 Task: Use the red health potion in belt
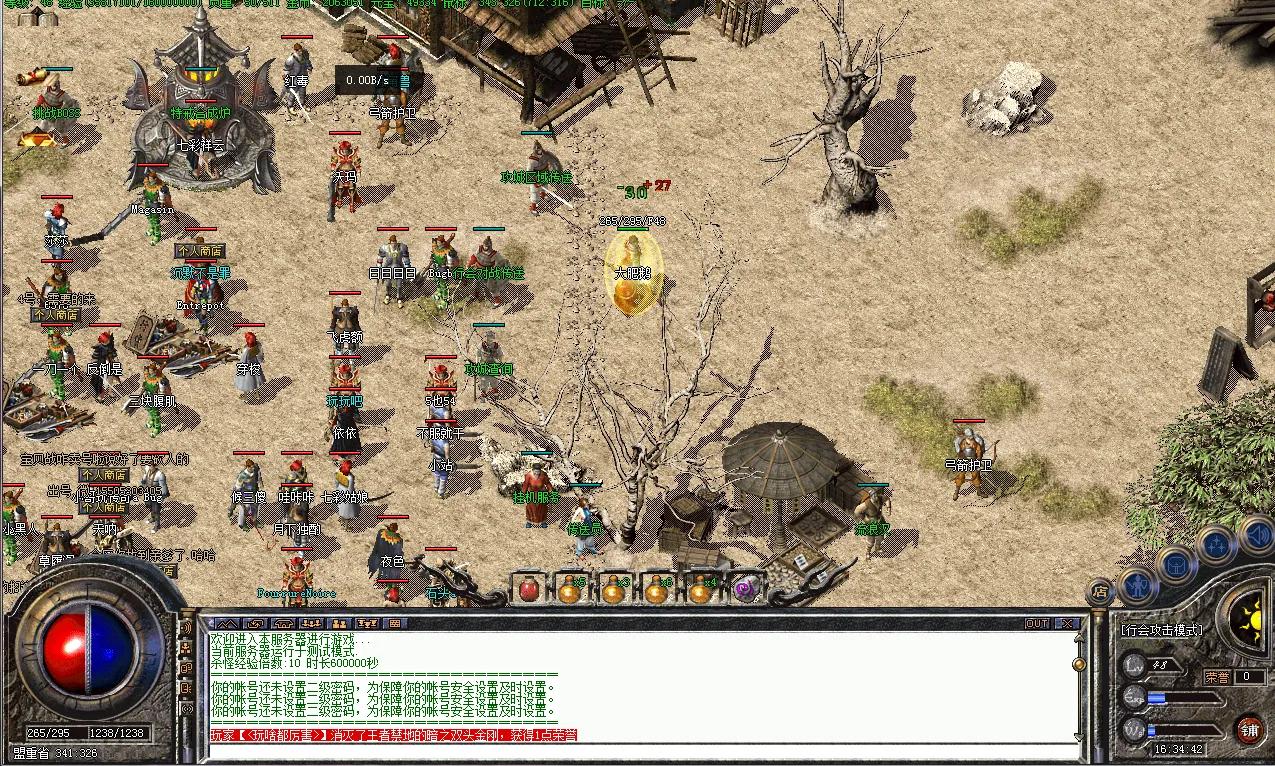coord(528,588)
